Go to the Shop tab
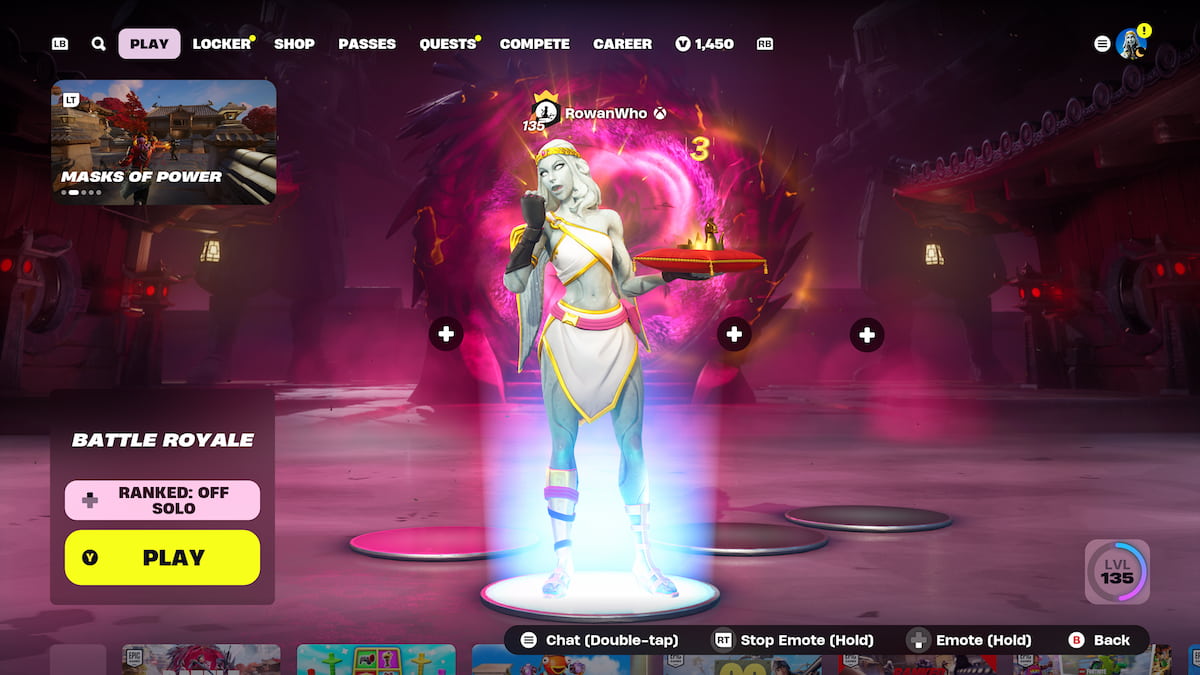The height and width of the screenshot is (675, 1200). (294, 44)
